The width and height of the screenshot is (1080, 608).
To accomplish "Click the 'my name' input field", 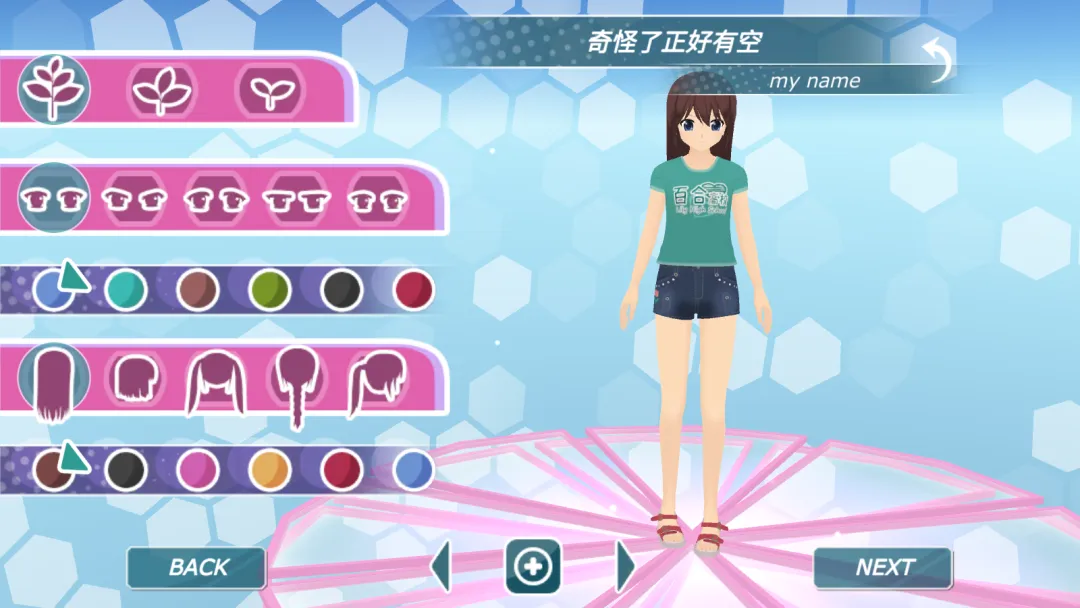I will pos(814,81).
